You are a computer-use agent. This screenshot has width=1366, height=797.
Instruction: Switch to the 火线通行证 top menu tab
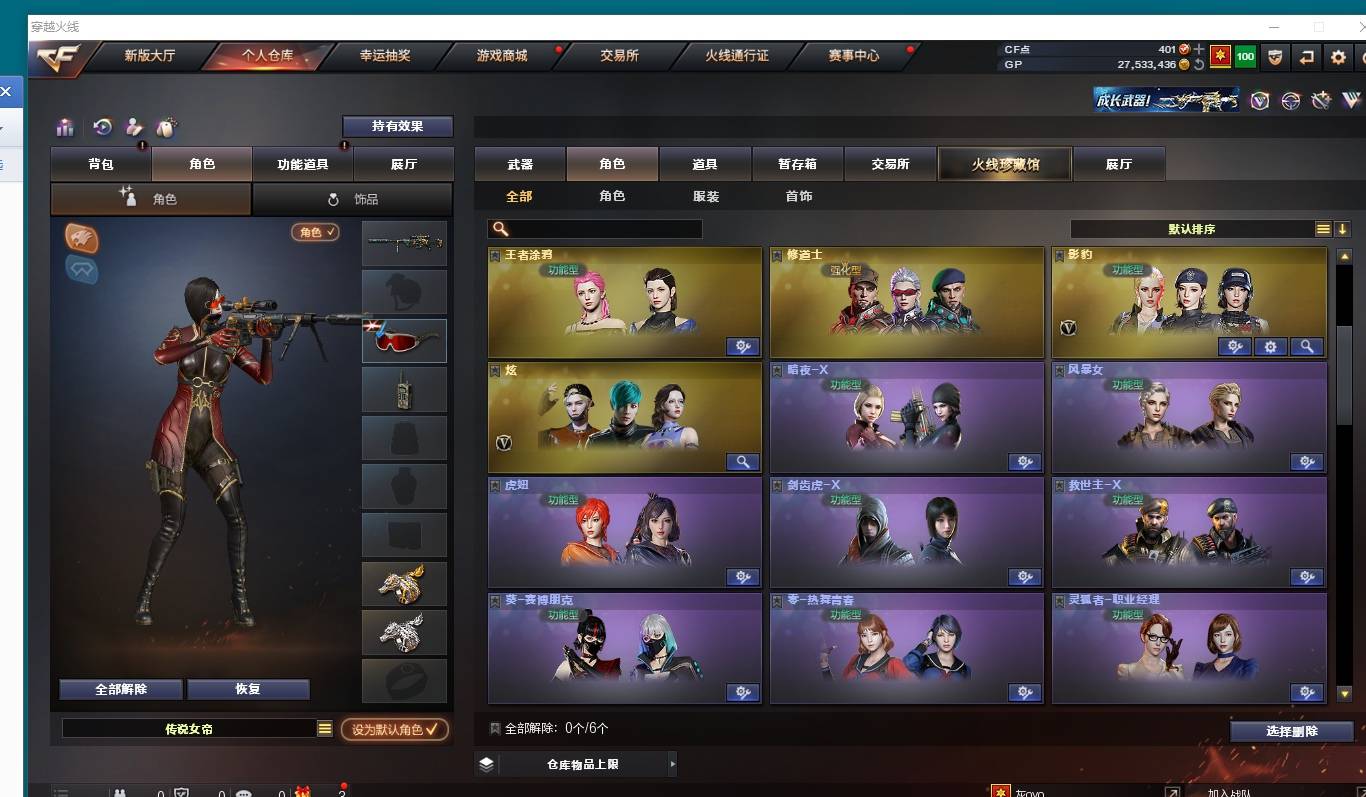click(738, 56)
